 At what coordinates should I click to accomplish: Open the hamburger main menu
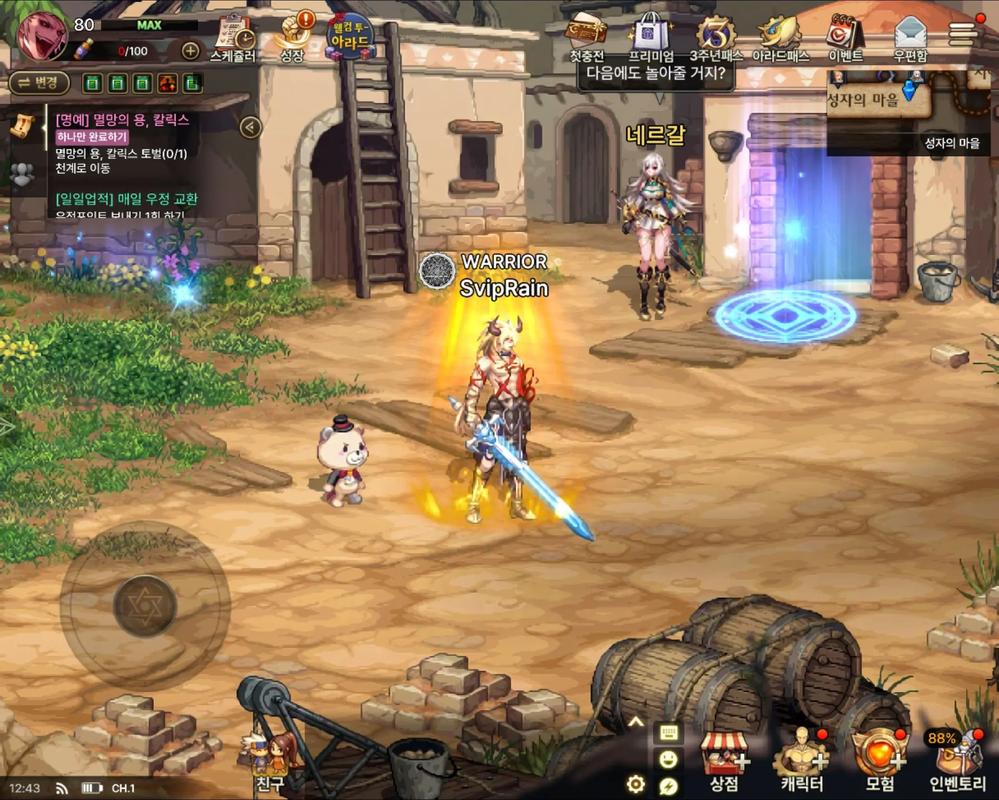point(963,32)
